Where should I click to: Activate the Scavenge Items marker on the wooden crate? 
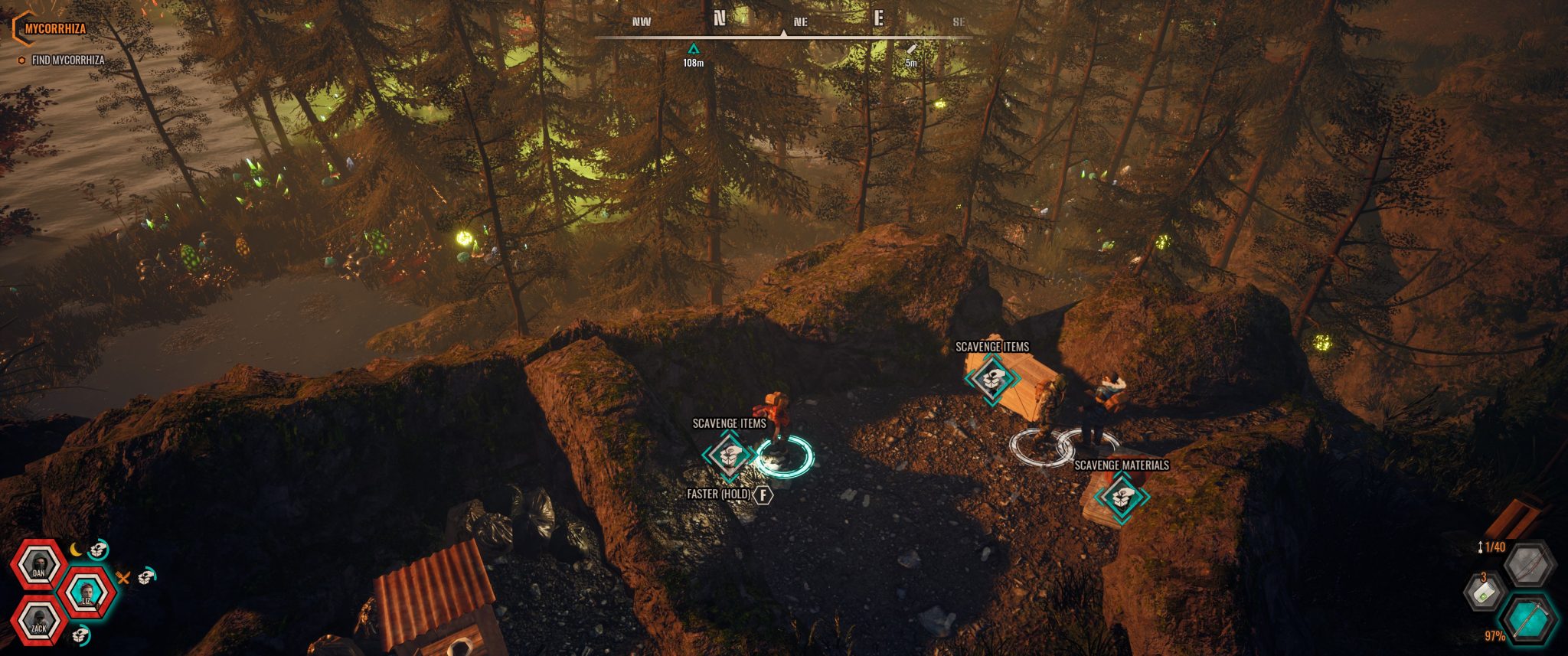991,377
